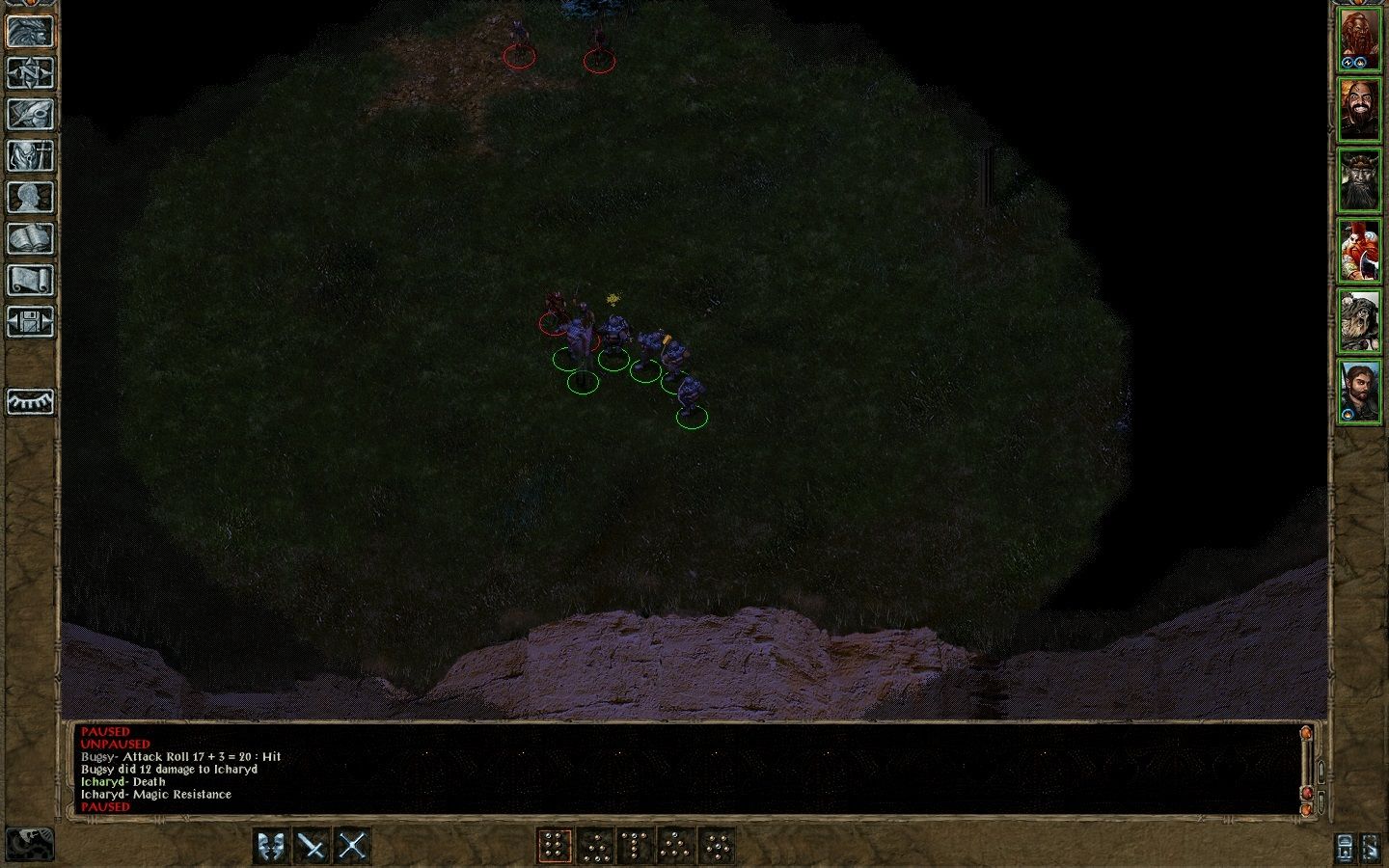Open the inventory screen
This screenshot has width=1389, height=868.
(29, 155)
